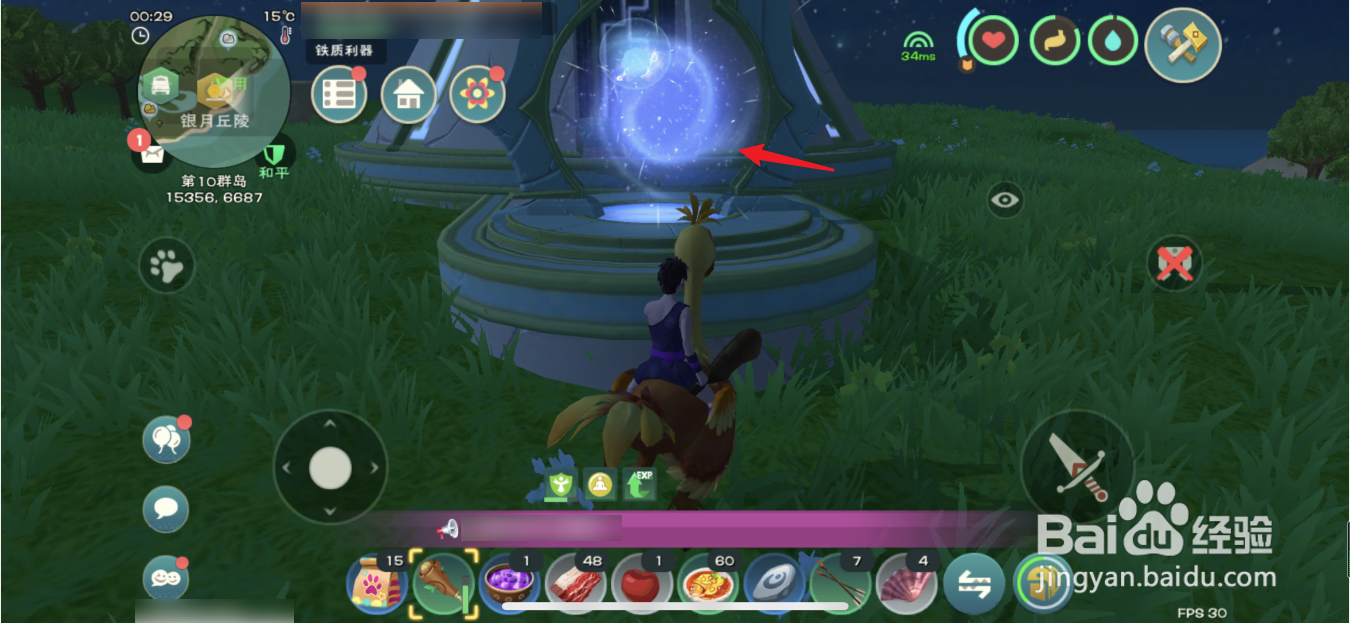The width and height of the screenshot is (1350, 623).
Task: Tap the sword attack button
Action: click(1078, 466)
